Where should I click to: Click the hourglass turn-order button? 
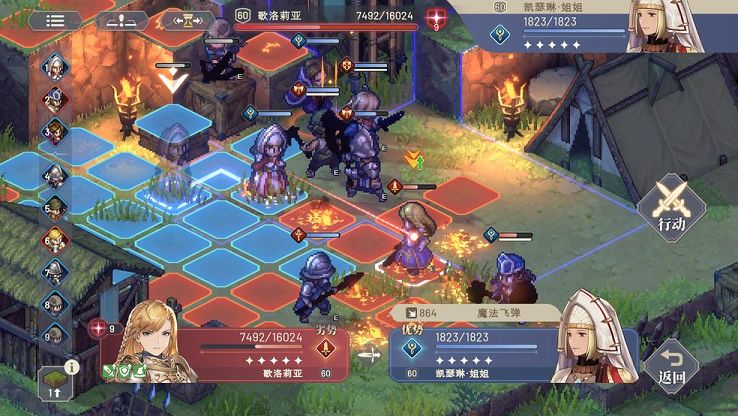click(188, 19)
